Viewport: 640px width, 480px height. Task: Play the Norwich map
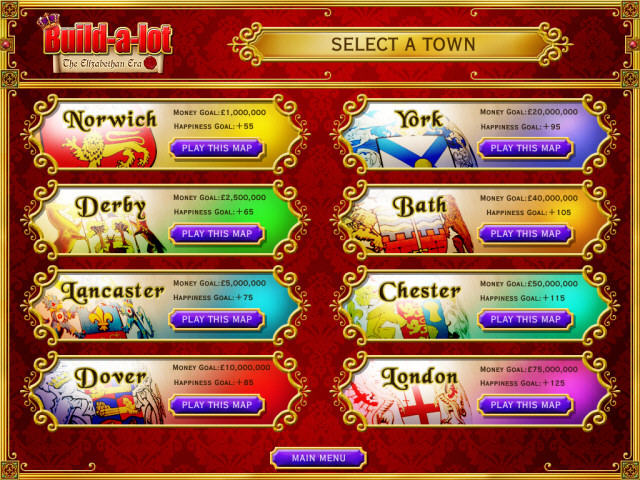pyautogui.click(x=216, y=148)
